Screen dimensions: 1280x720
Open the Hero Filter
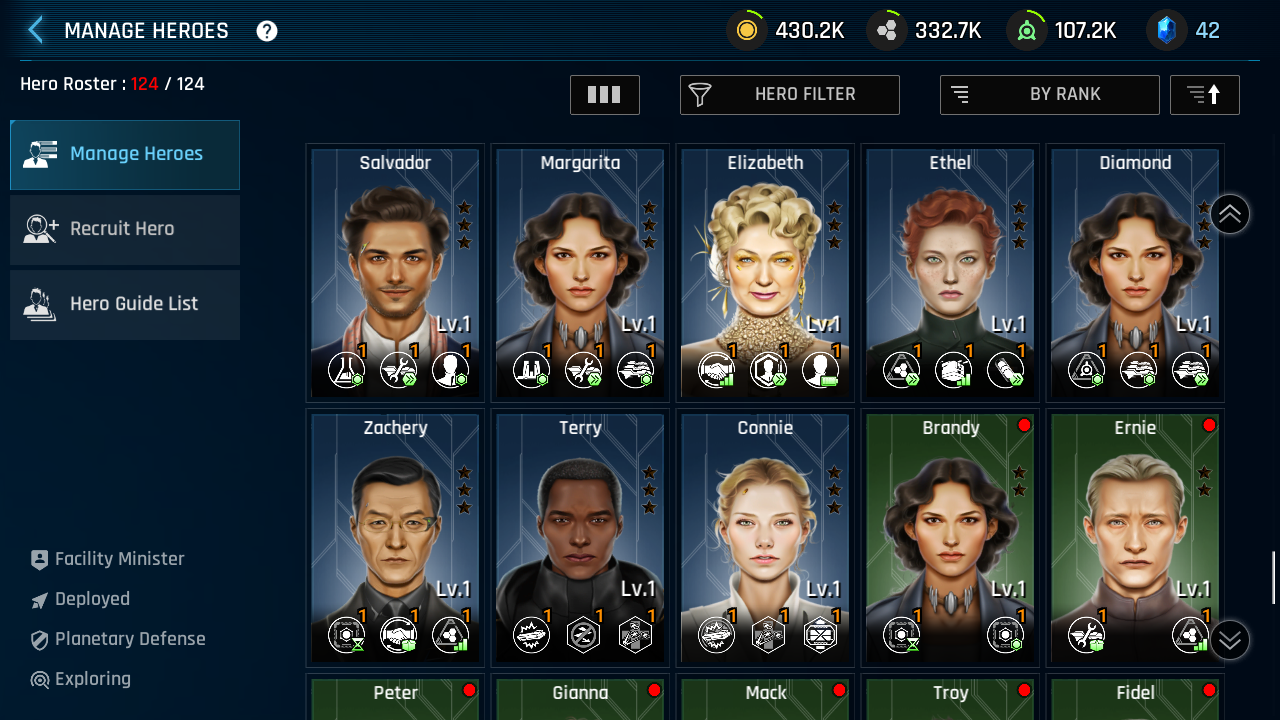(790, 95)
